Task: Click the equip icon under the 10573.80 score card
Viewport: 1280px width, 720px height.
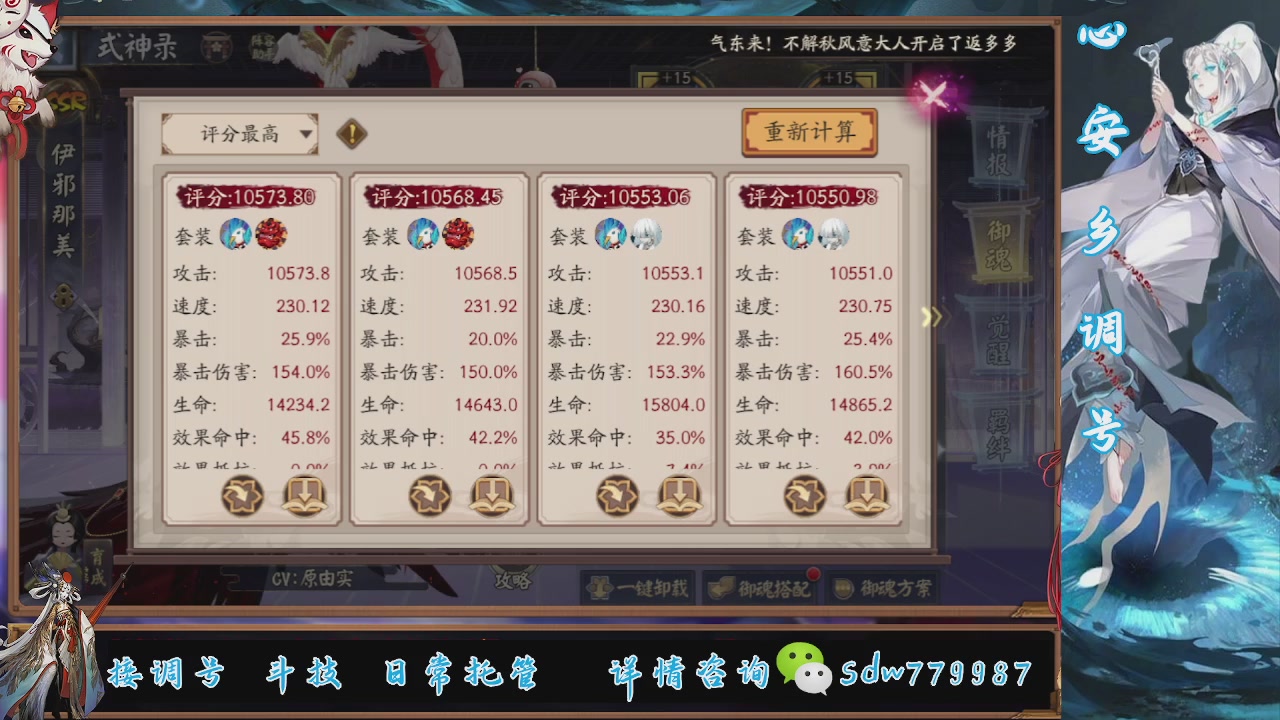Action: click(239, 495)
